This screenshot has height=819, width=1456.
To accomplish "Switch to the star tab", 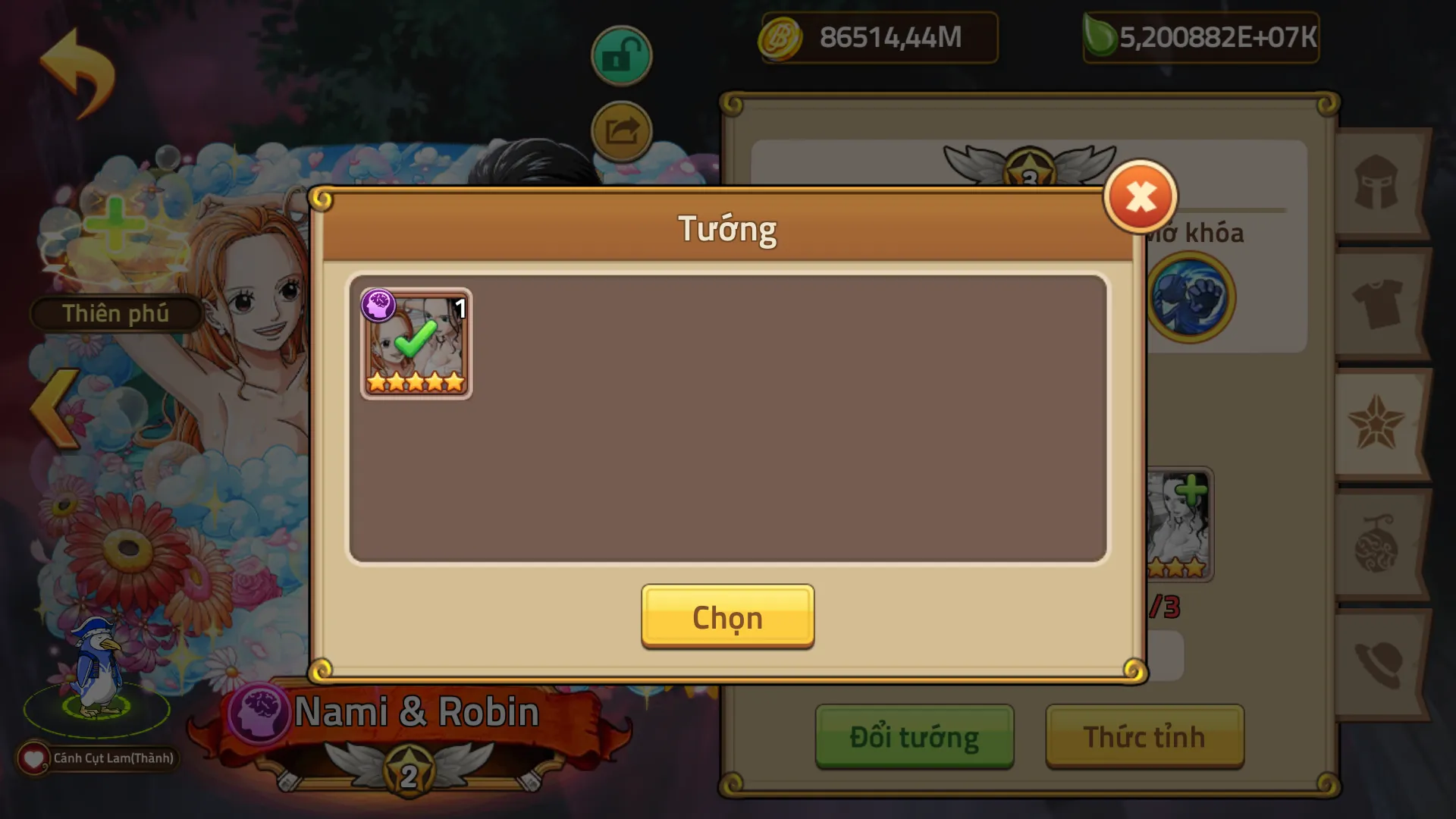I will tap(1376, 423).
